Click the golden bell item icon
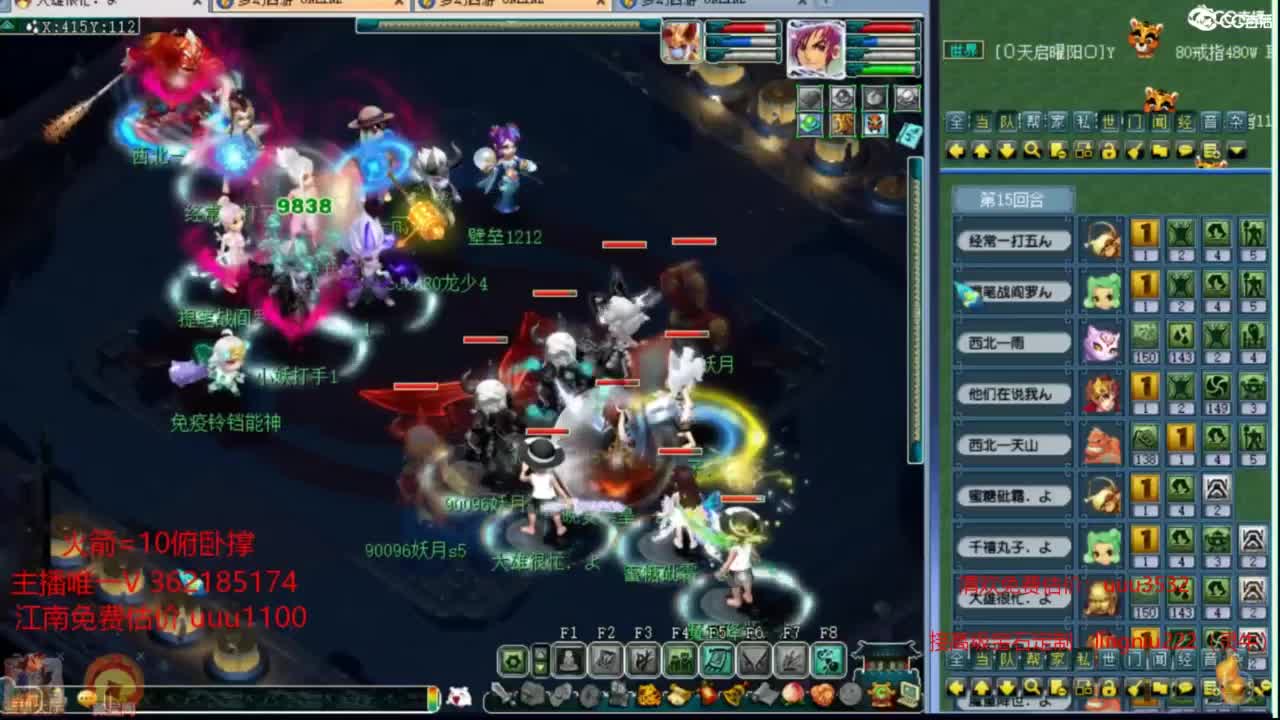This screenshot has height=720, width=1280. 732,694
